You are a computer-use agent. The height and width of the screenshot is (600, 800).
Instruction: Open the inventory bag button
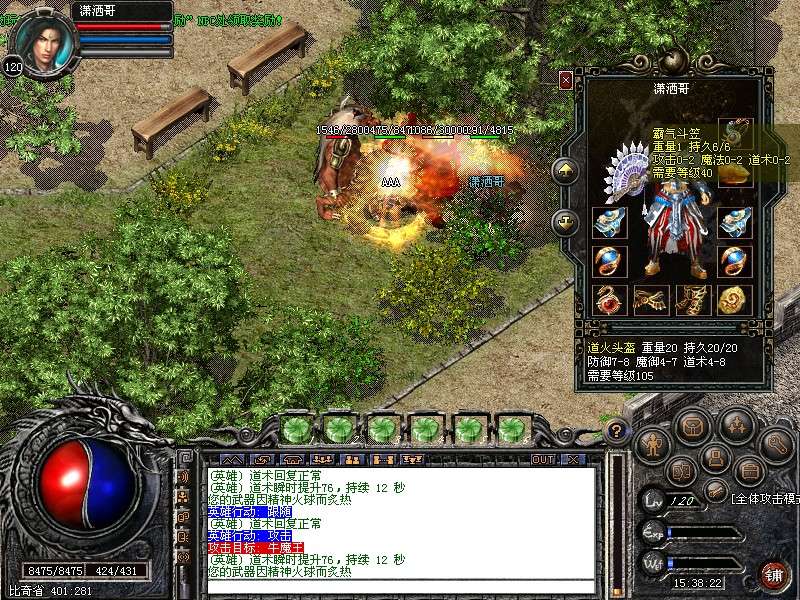[692, 426]
